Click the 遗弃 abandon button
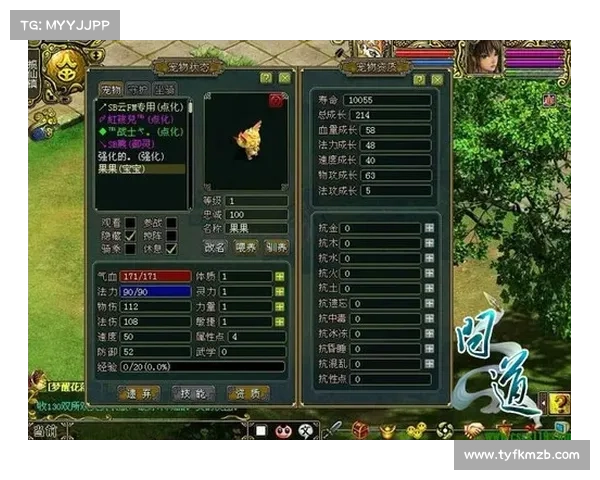This screenshot has height=480, width=600. pyautogui.click(x=140, y=393)
